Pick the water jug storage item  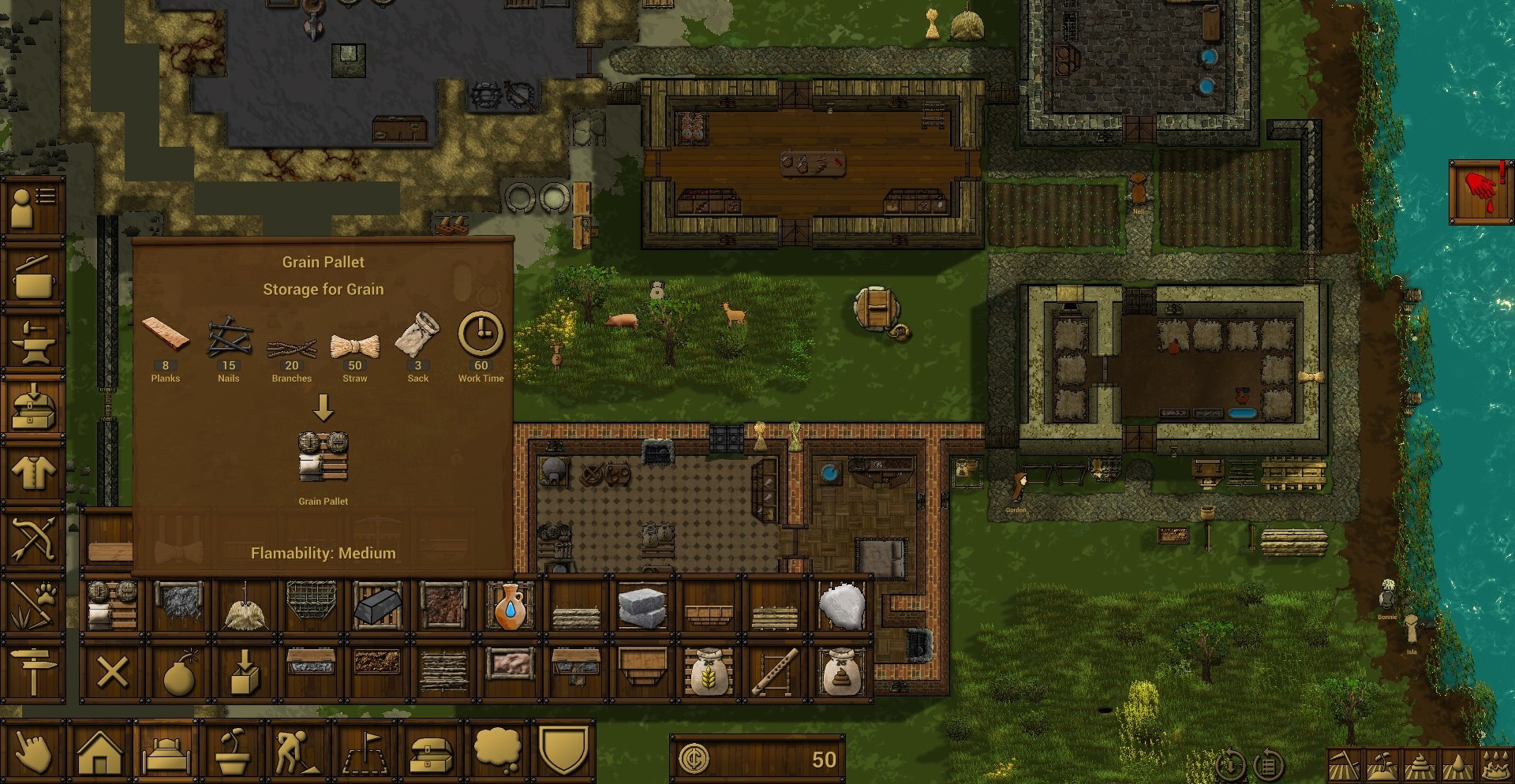510,606
